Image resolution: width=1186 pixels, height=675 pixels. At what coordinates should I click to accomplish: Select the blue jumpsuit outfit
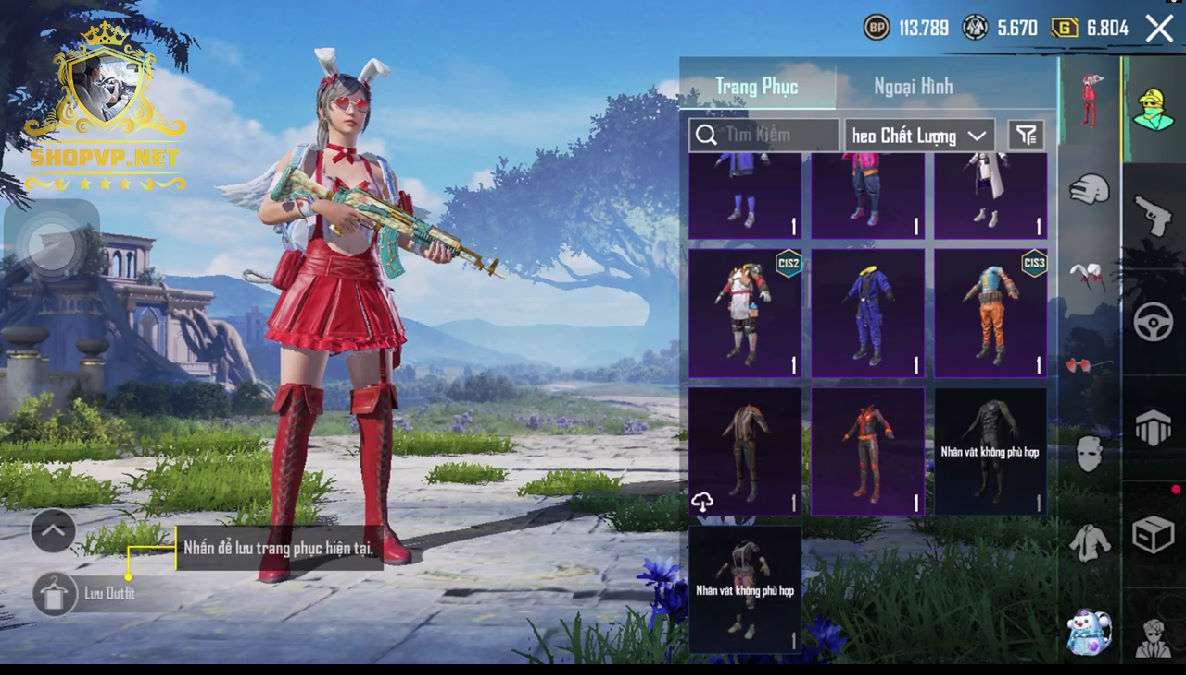[867, 313]
